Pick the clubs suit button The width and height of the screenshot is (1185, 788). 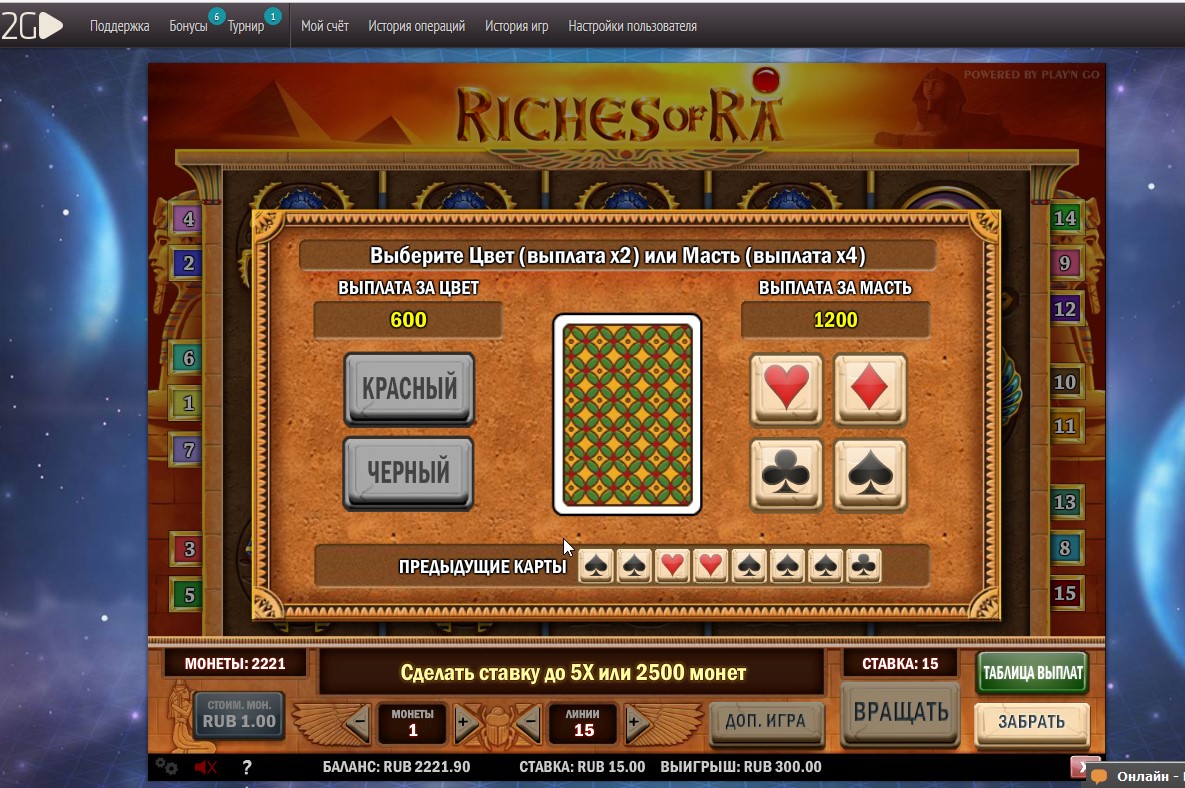786,474
